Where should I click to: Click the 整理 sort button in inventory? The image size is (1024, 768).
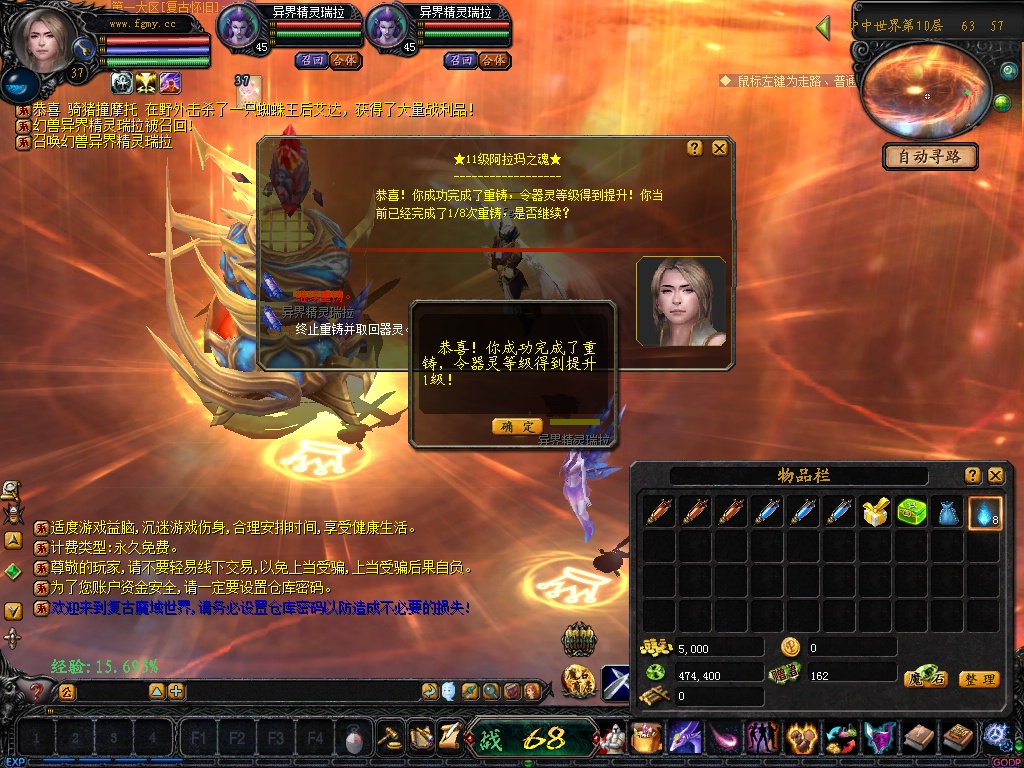click(x=979, y=679)
